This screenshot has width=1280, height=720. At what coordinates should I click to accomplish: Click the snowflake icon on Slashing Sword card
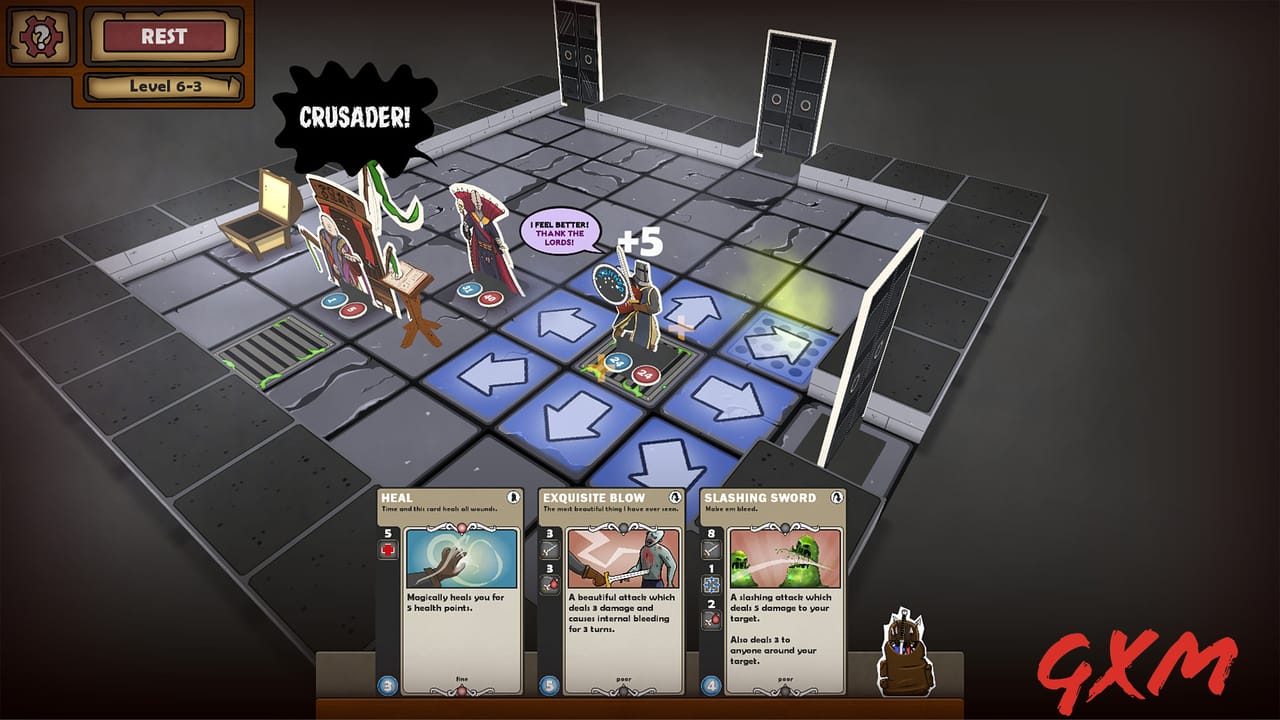click(x=710, y=583)
